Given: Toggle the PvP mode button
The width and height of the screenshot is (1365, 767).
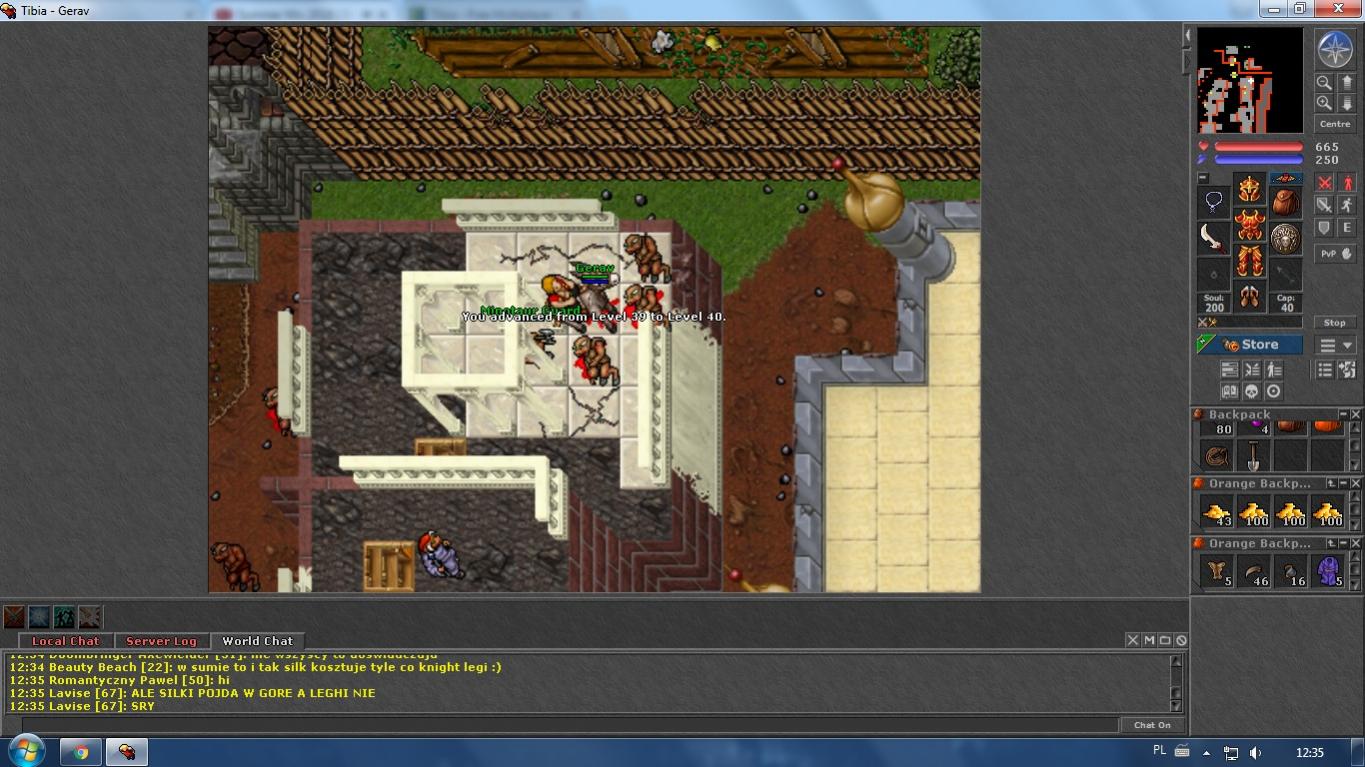Looking at the screenshot, I should (x=1329, y=254).
